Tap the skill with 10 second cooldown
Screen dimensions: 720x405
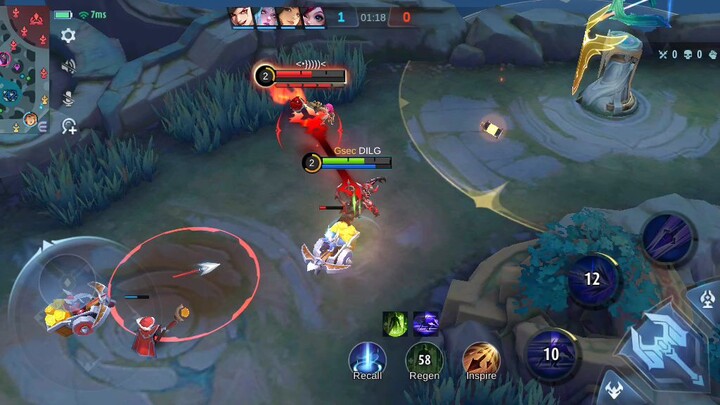tap(550, 354)
